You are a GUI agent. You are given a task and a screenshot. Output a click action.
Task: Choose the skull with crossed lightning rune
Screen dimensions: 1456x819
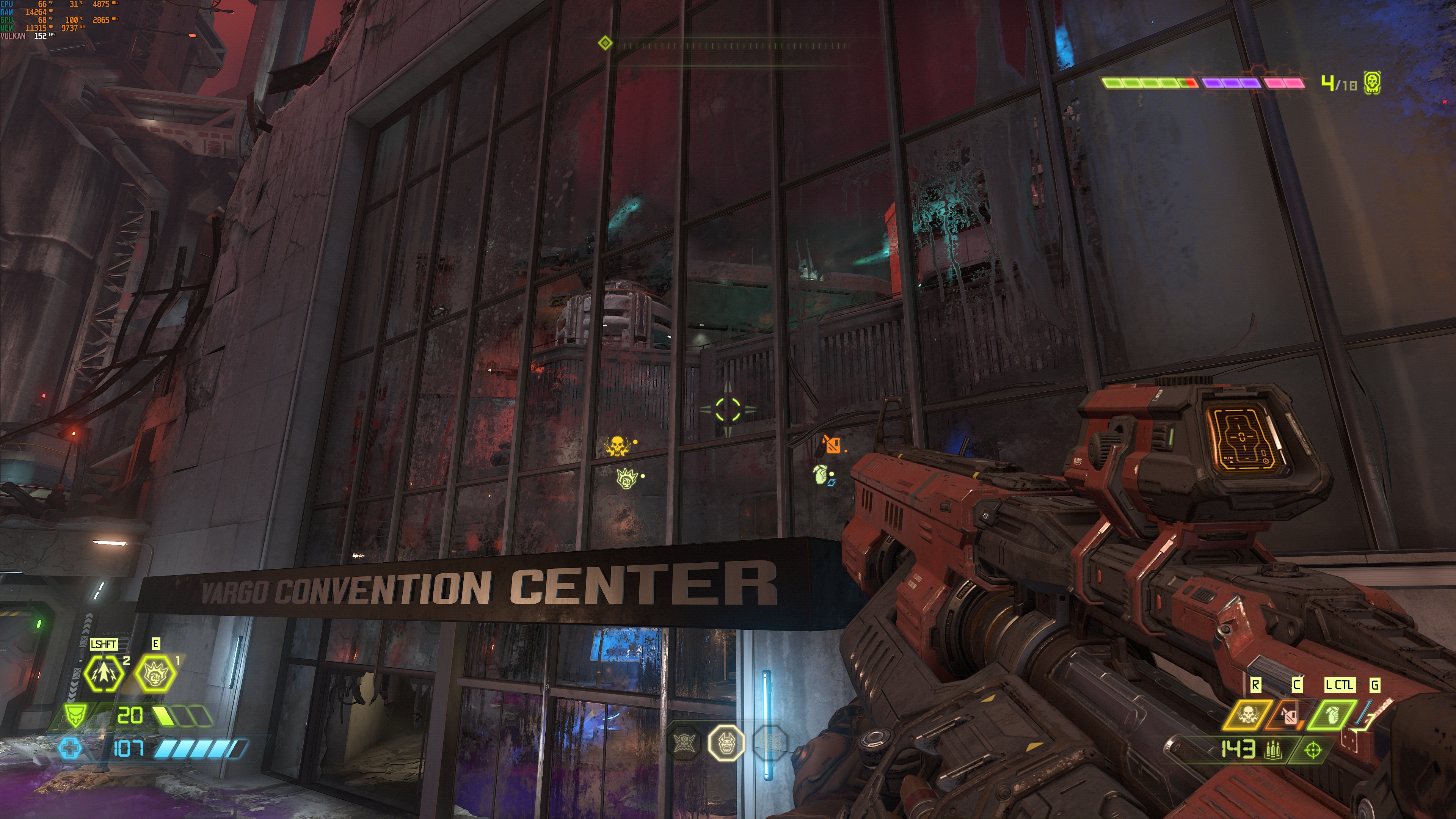click(684, 742)
